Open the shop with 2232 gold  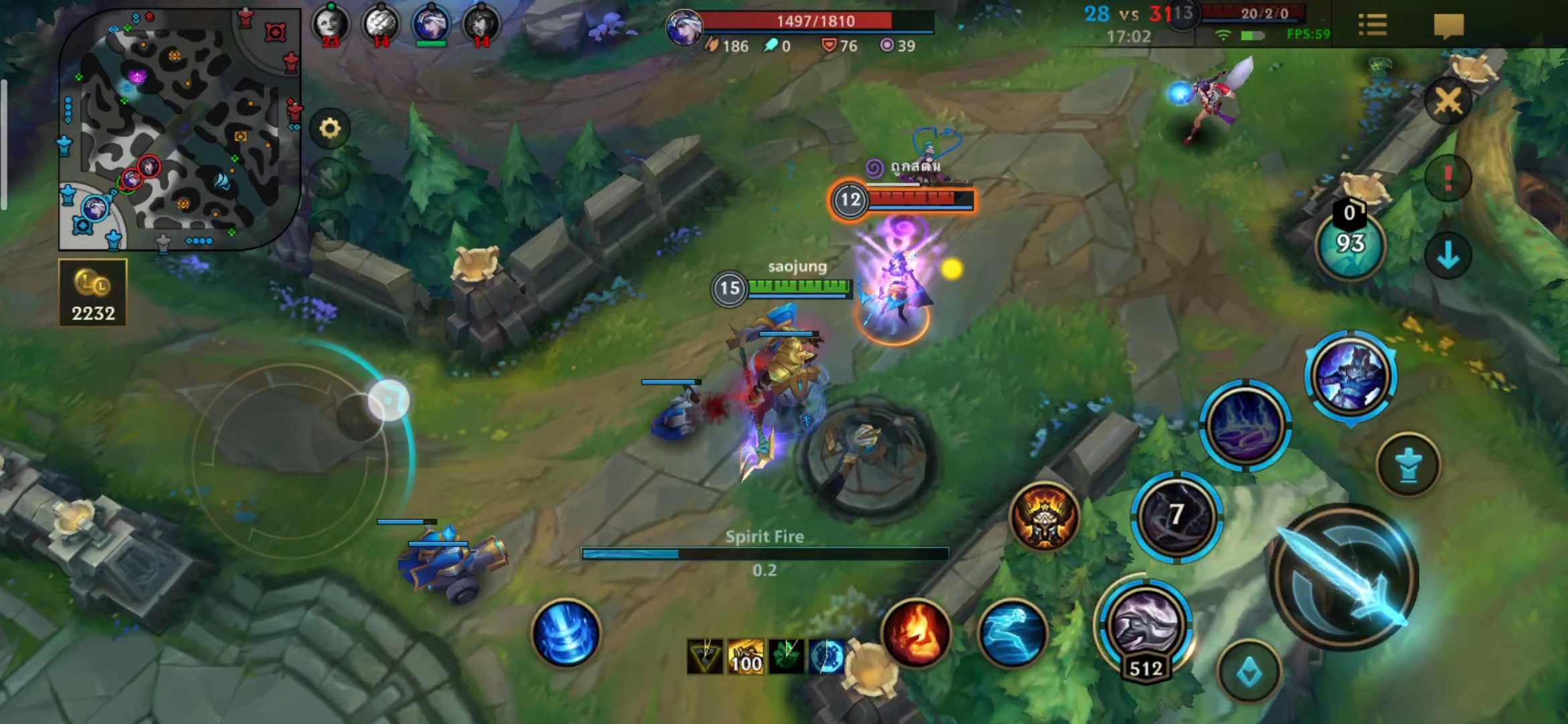point(92,293)
